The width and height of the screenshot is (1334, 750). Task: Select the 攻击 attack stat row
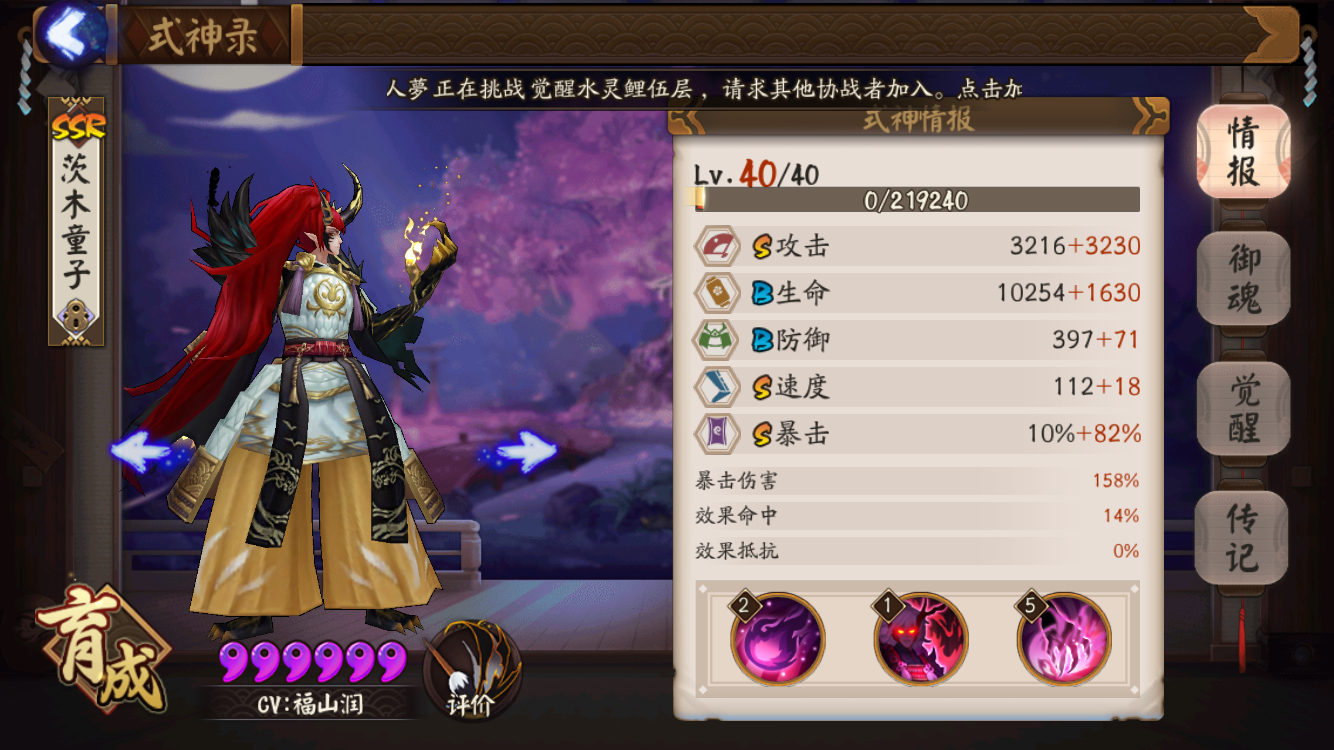(x=918, y=246)
